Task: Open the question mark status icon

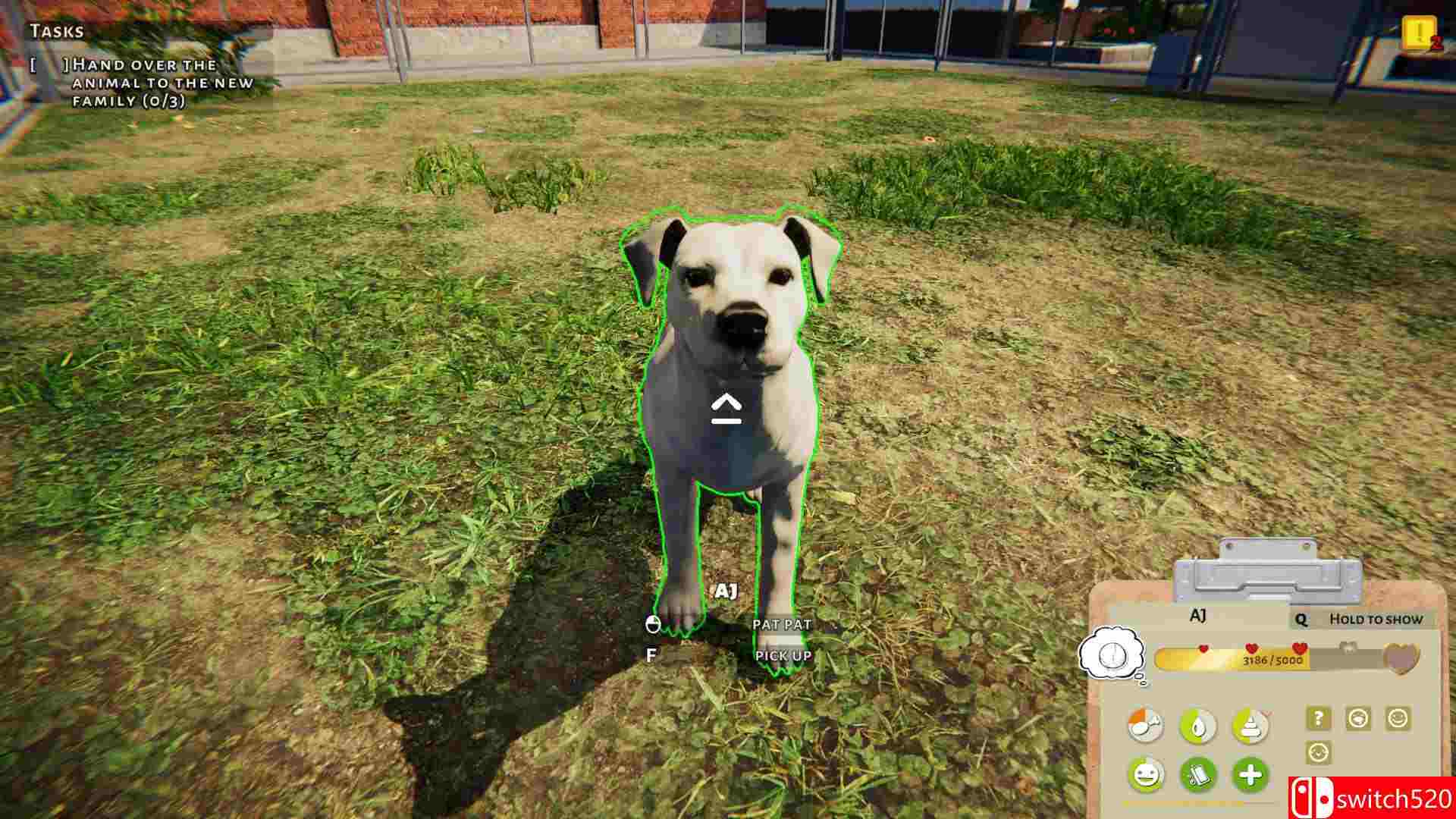Action: tap(1319, 720)
